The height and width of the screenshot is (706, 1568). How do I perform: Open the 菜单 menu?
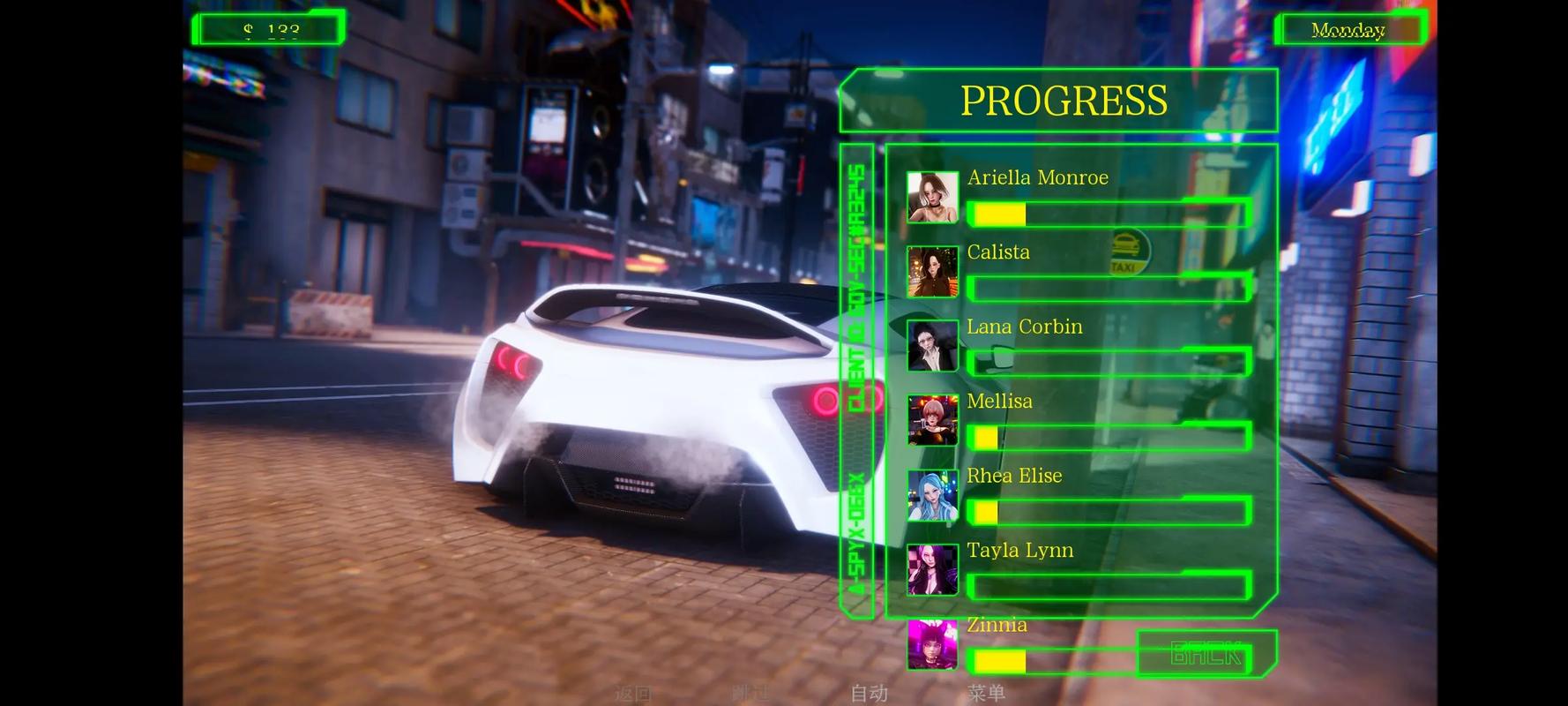(x=986, y=694)
